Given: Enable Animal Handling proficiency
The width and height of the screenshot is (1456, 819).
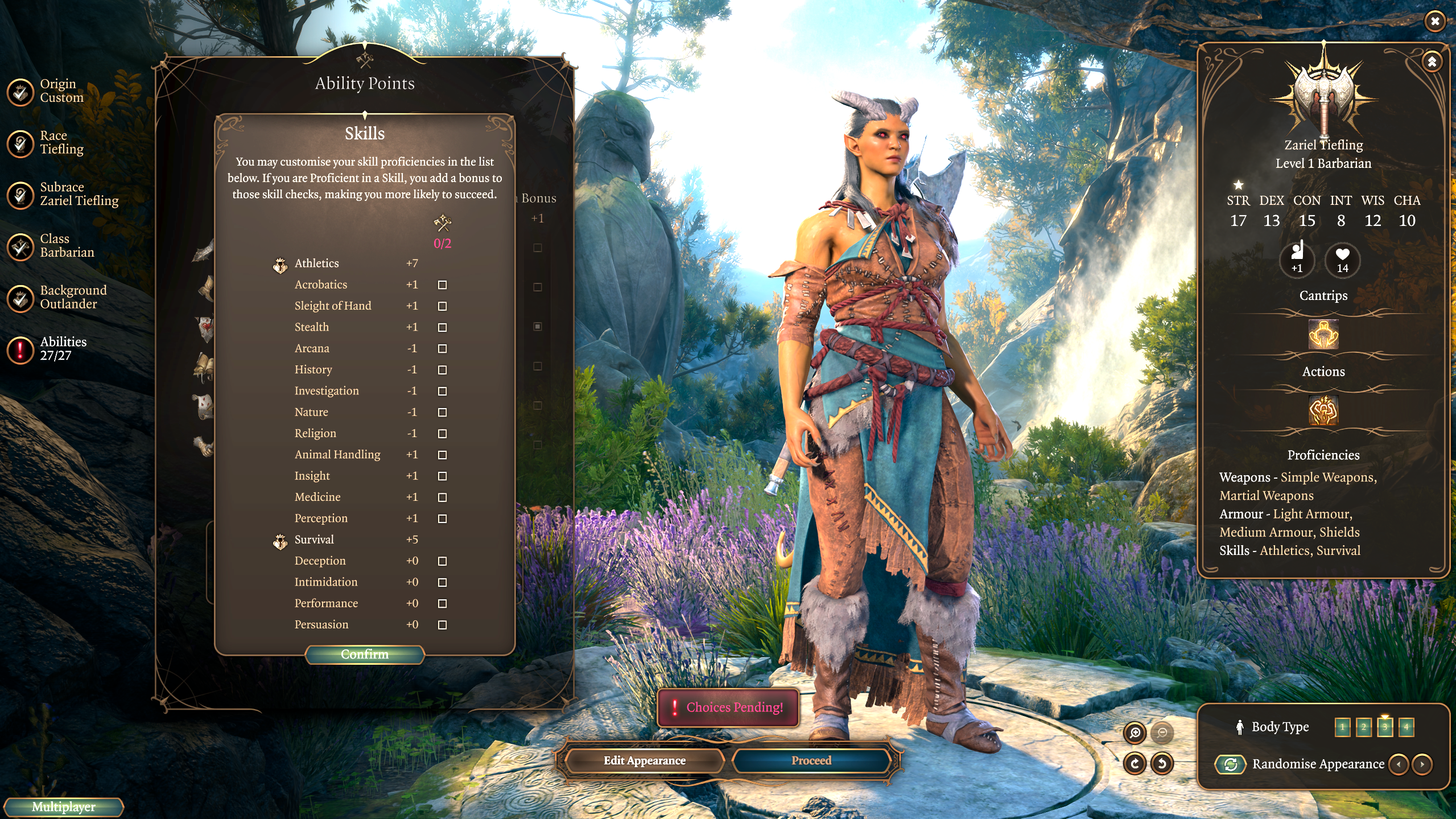Looking at the screenshot, I should (442, 455).
